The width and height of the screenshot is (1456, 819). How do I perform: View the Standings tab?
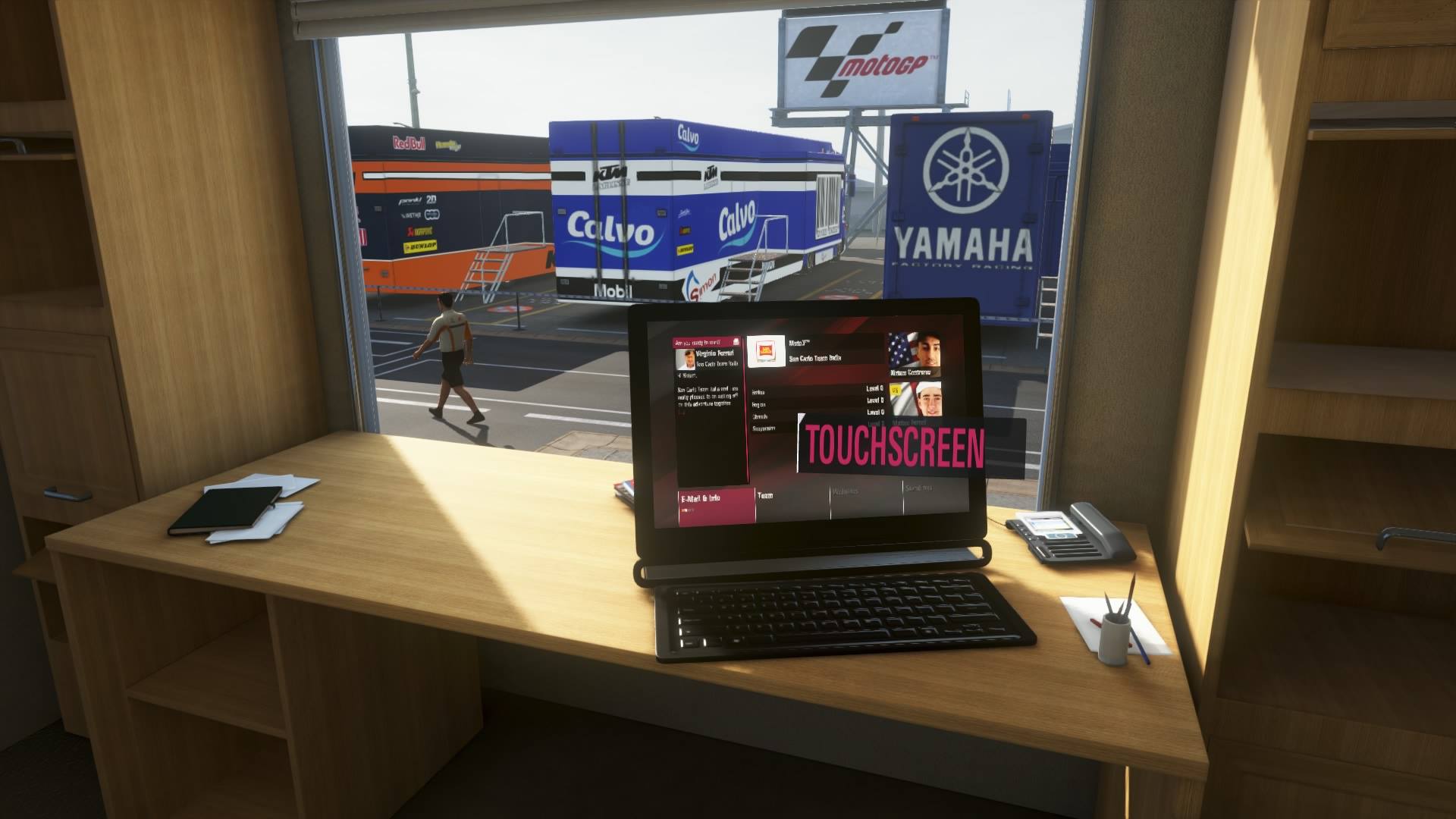(919, 489)
